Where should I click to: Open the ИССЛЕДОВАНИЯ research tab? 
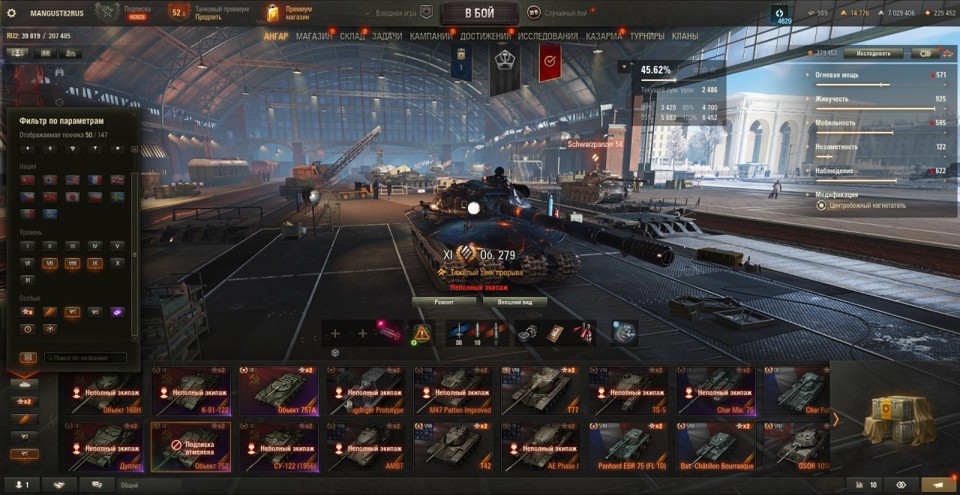coord(547,37)
